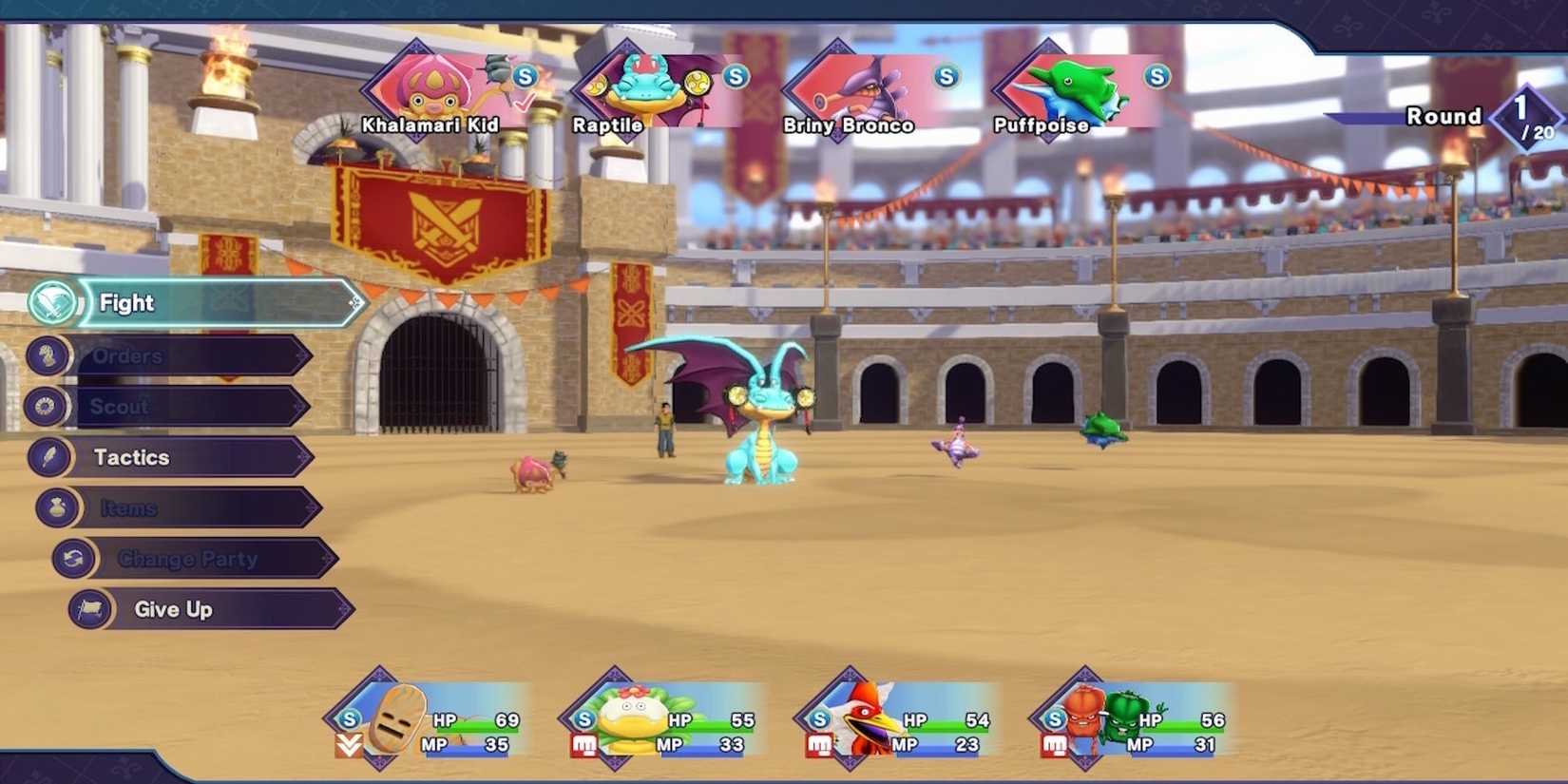1568x784 pixels.
Task: Click the Change Party swap arrows icon
Action: pos(75,559)
